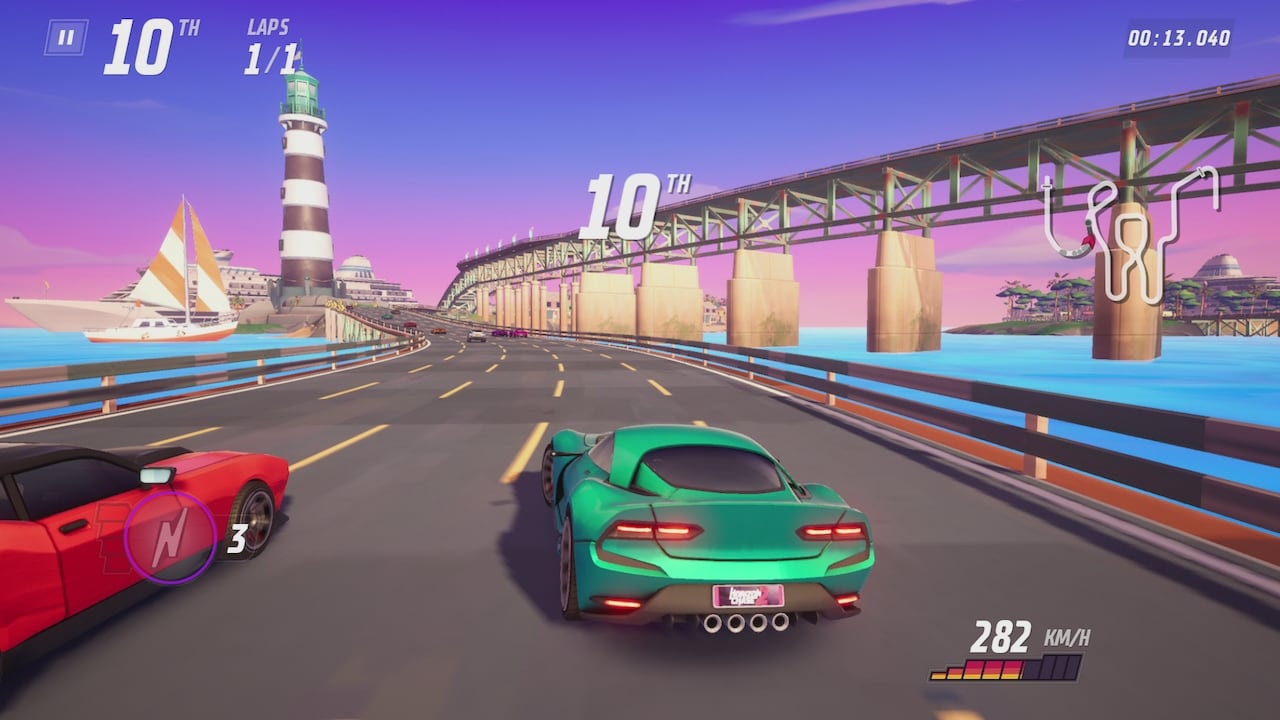Click the track layout minimap
This screenshot has height=720, width=1280.
click(1129, 230)
